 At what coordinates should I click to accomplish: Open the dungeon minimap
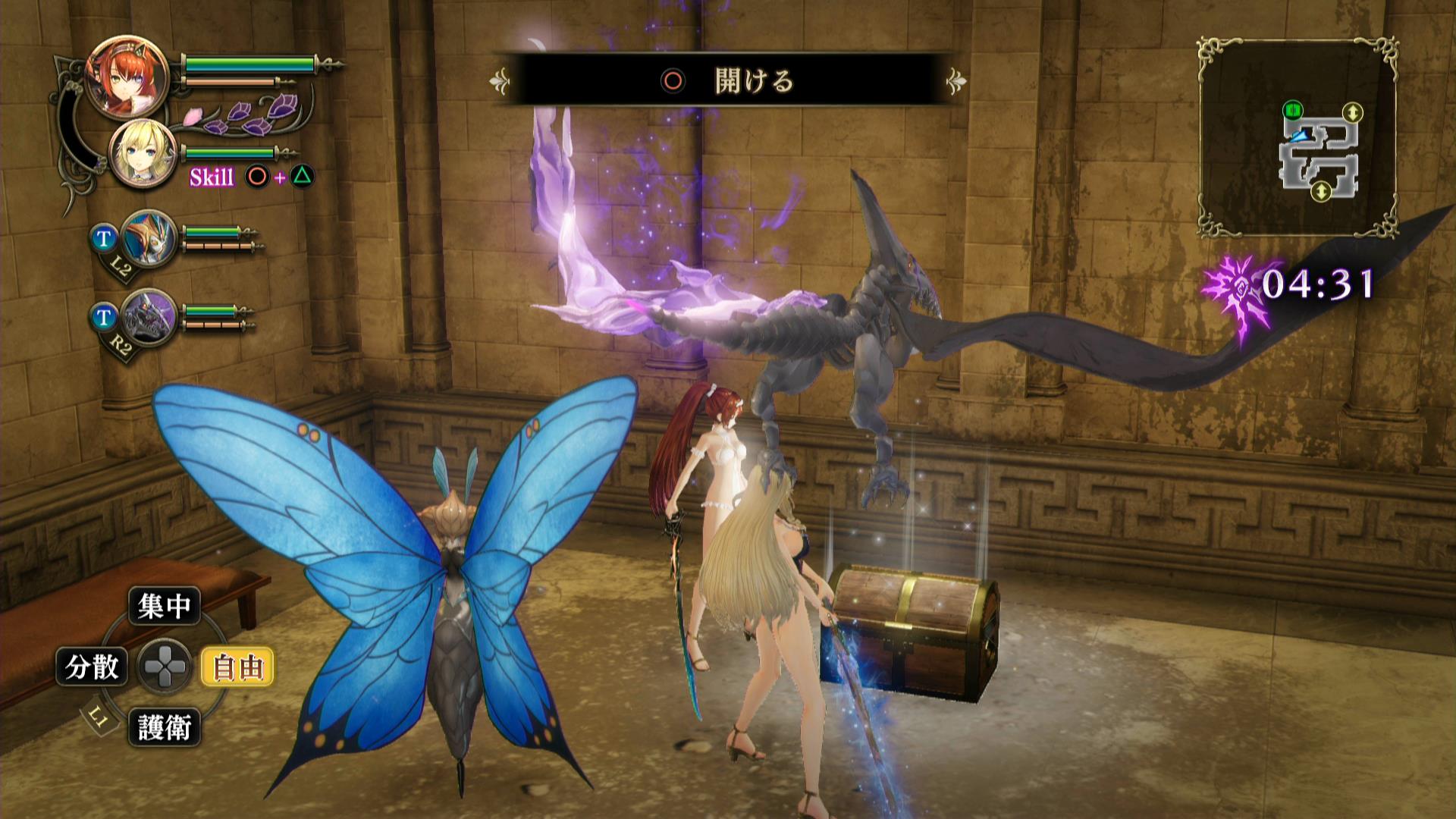(x=1298, y=136)
